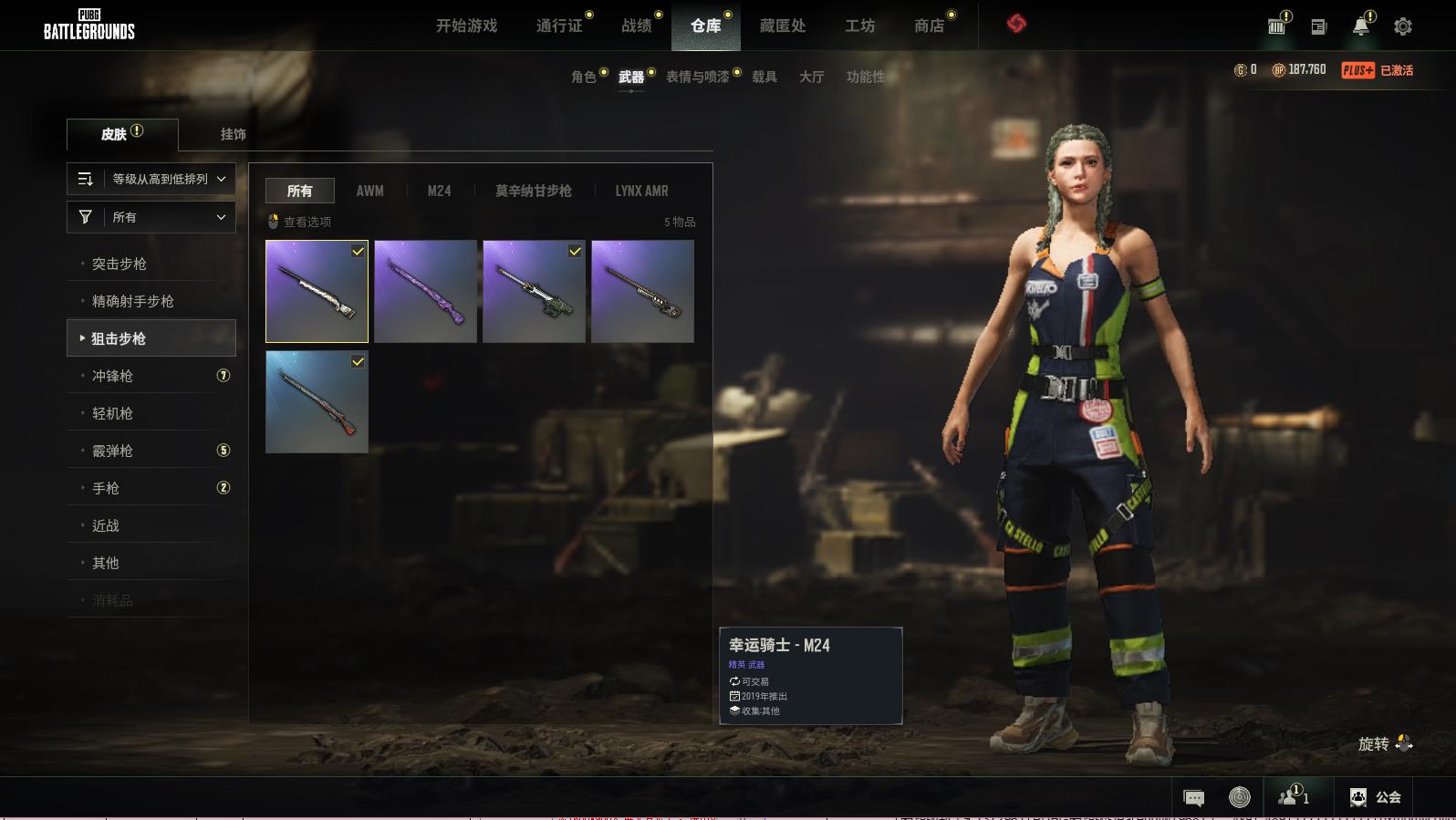Open the chat speech bubble icon

pos(1193,798)
